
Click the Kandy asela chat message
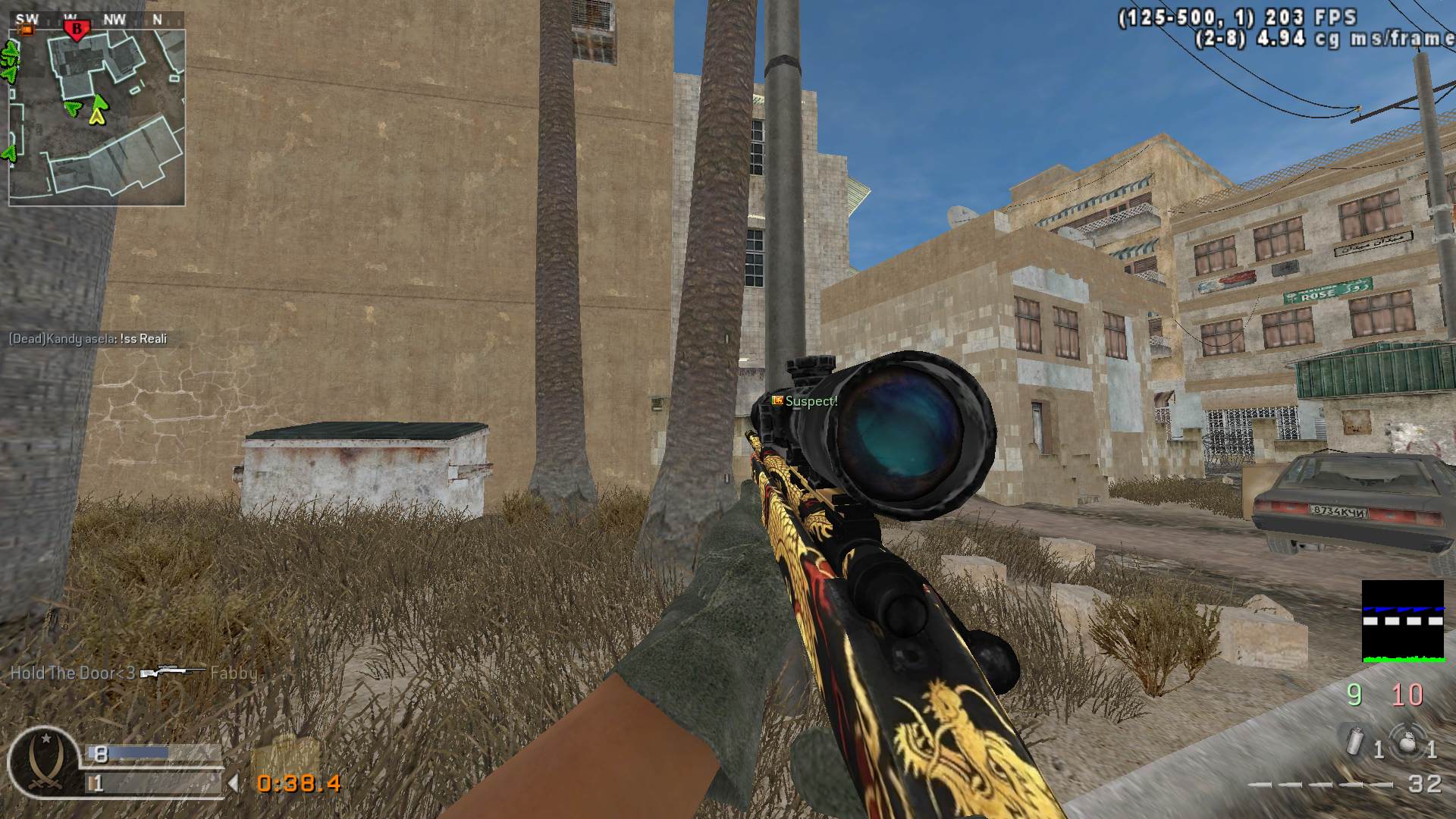tap(88, 339)
